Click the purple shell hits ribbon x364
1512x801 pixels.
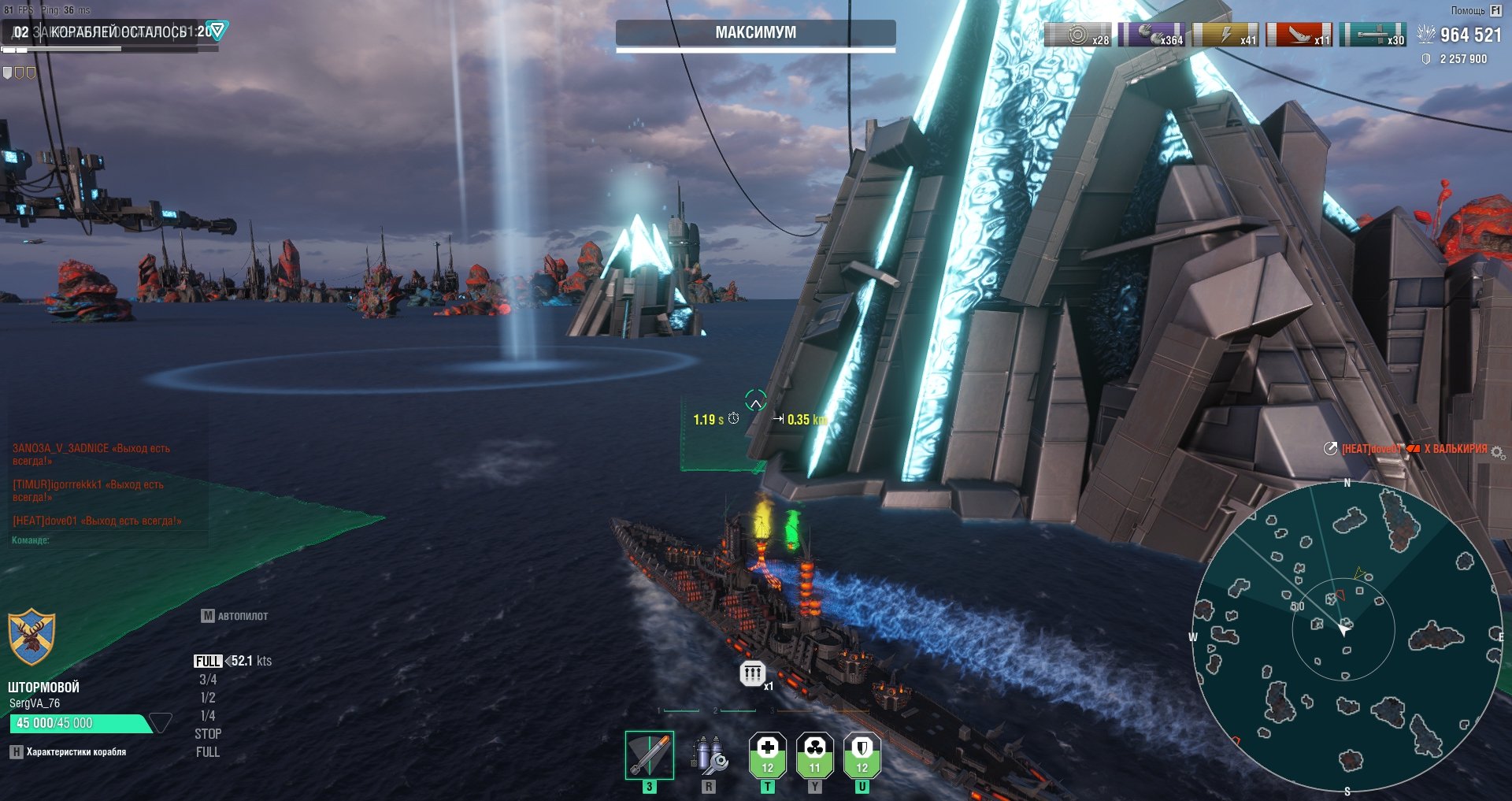[x=1151, y=35]
